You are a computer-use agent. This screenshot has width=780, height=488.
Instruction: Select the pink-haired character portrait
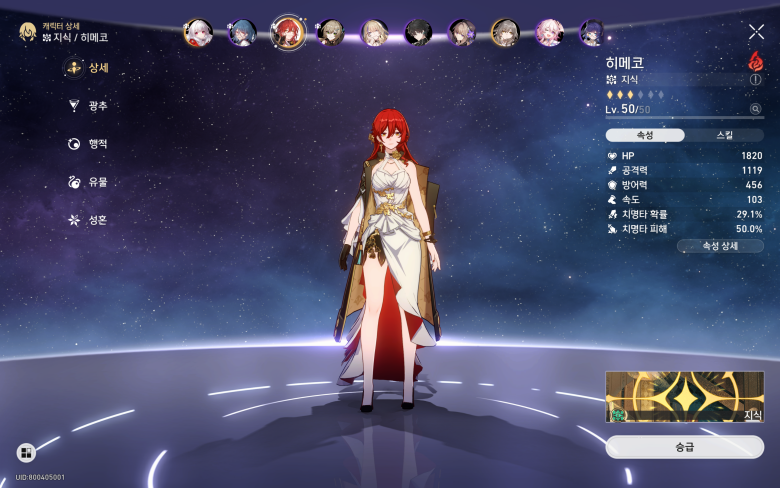[549, 33]
